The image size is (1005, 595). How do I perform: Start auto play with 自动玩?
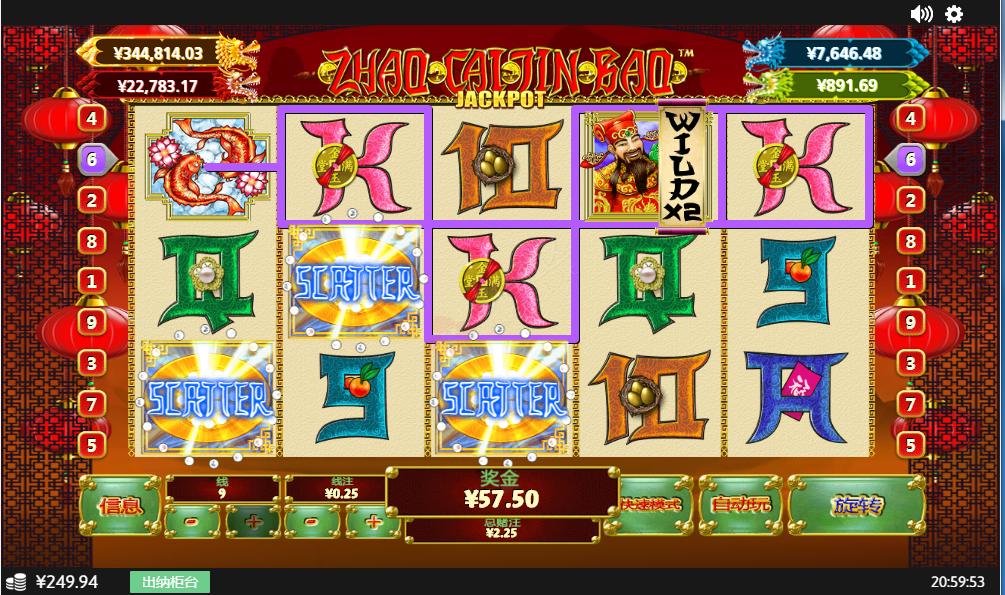pyautogui.click(x=740, y=504)
